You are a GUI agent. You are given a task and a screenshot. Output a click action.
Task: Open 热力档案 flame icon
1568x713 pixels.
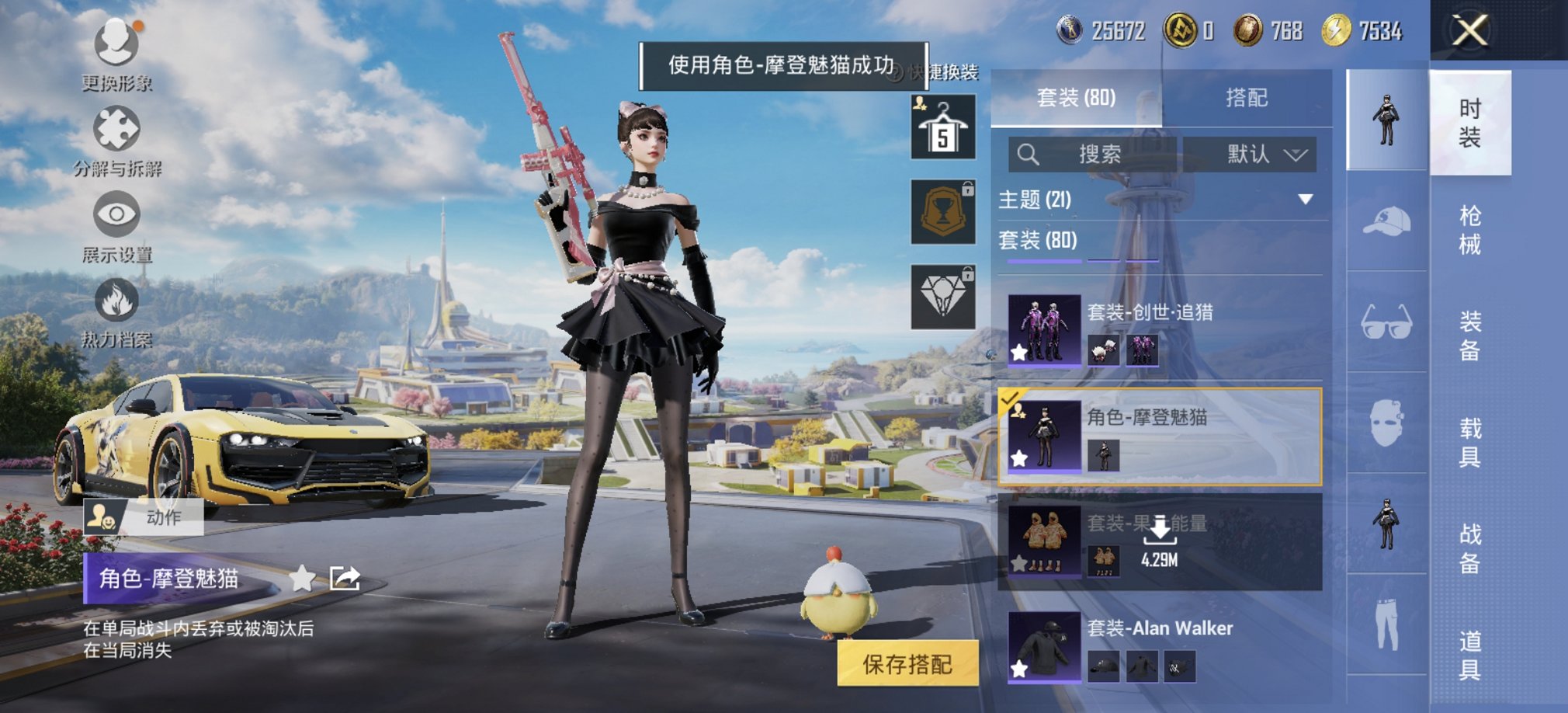(x=116, y=301)
